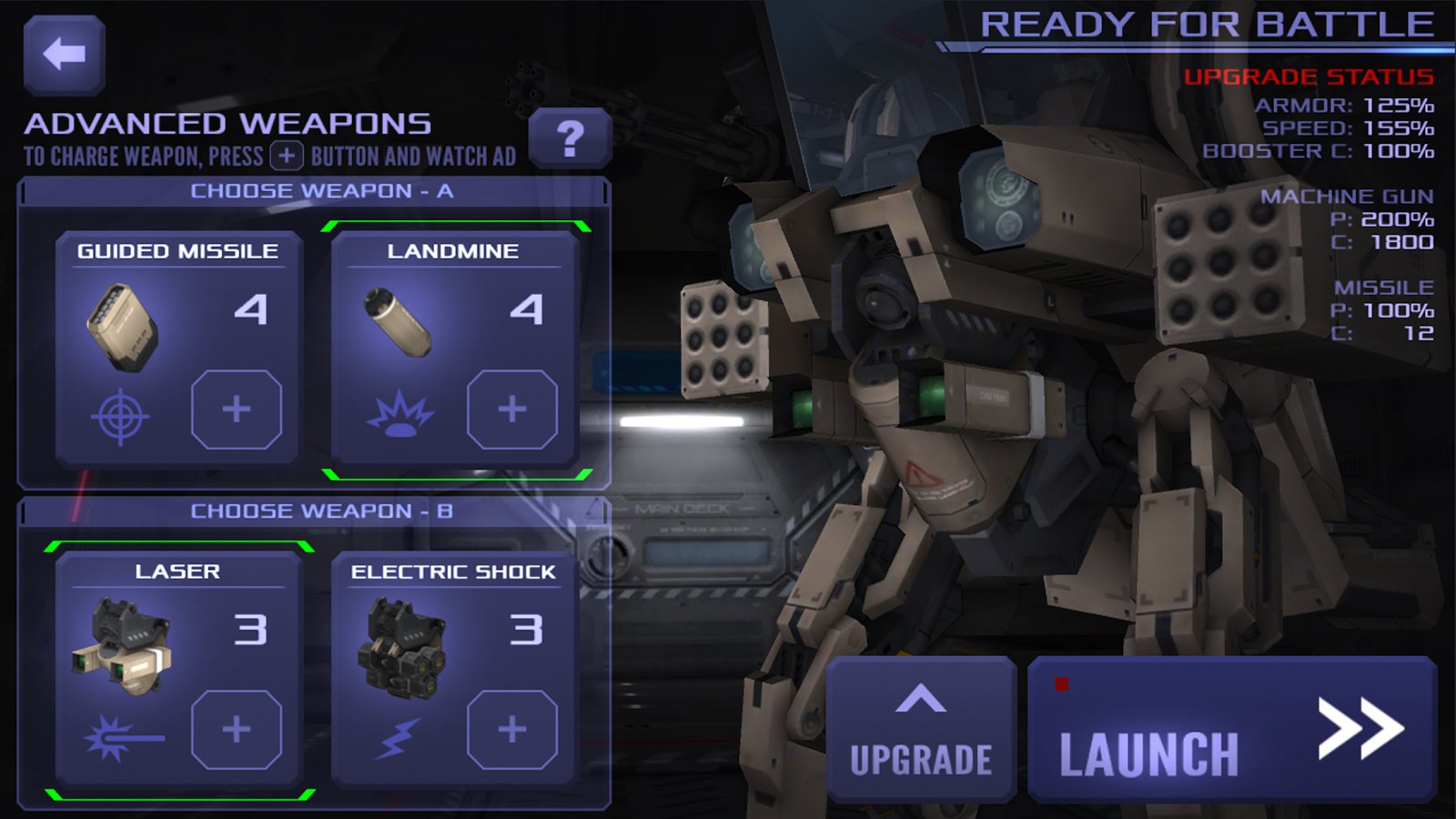Image resolution: width=1456 pixels, height=819 pixels.
Task: Launch the battle
Action: pos(1232,730)
